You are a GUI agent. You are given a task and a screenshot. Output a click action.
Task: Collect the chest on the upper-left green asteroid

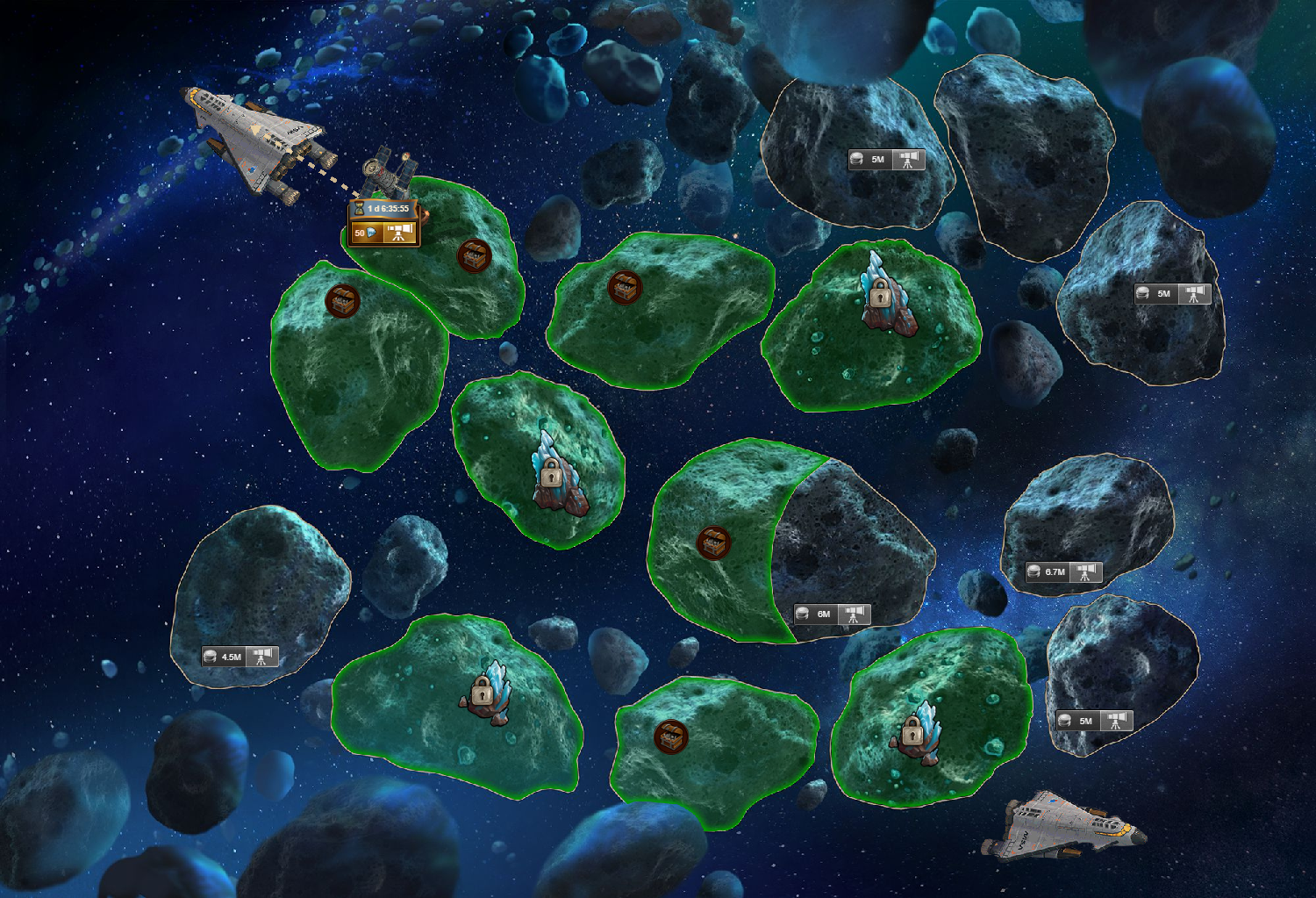coord(345,302)
